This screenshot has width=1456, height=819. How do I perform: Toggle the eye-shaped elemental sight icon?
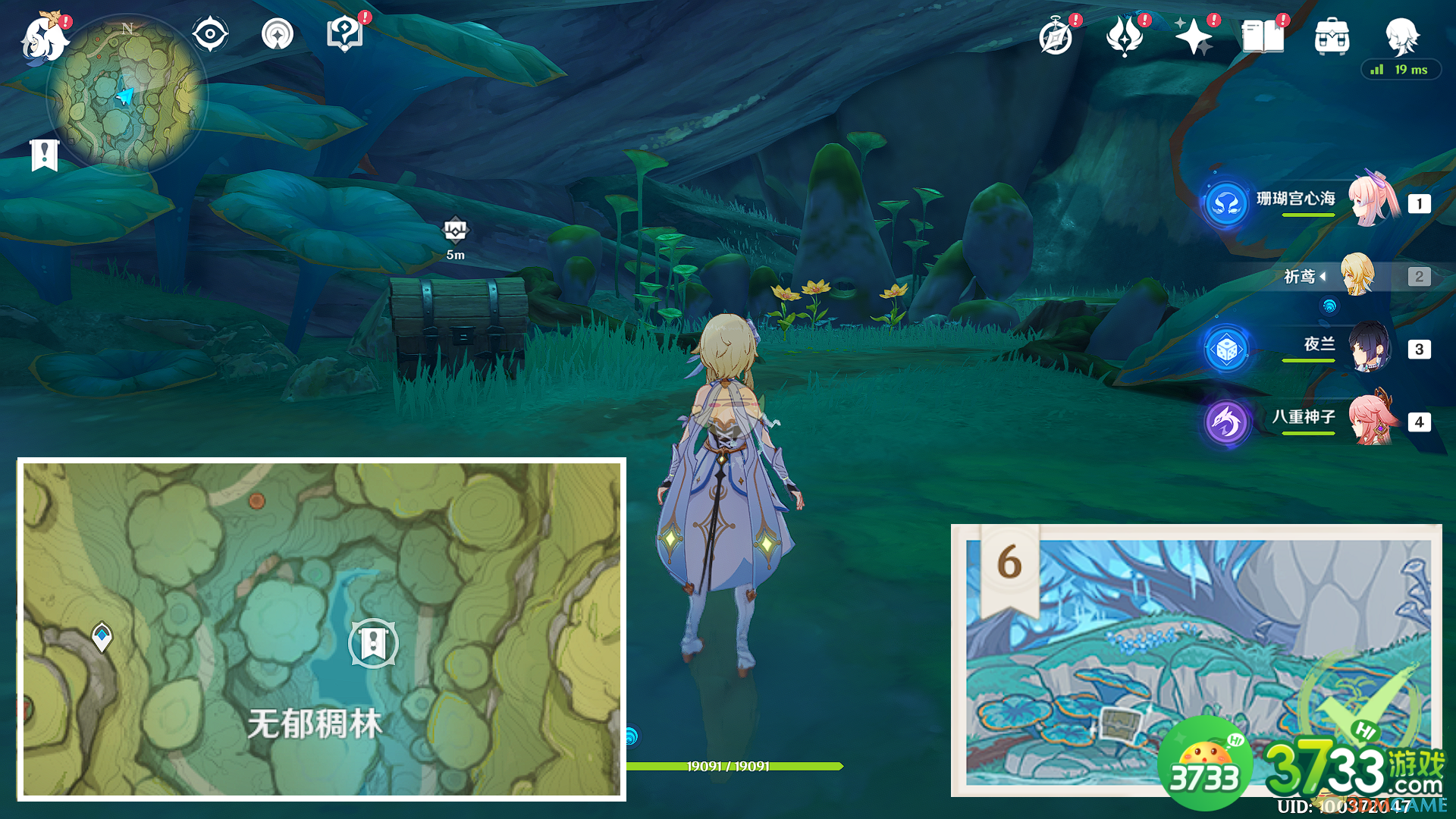tap(210, 35)
